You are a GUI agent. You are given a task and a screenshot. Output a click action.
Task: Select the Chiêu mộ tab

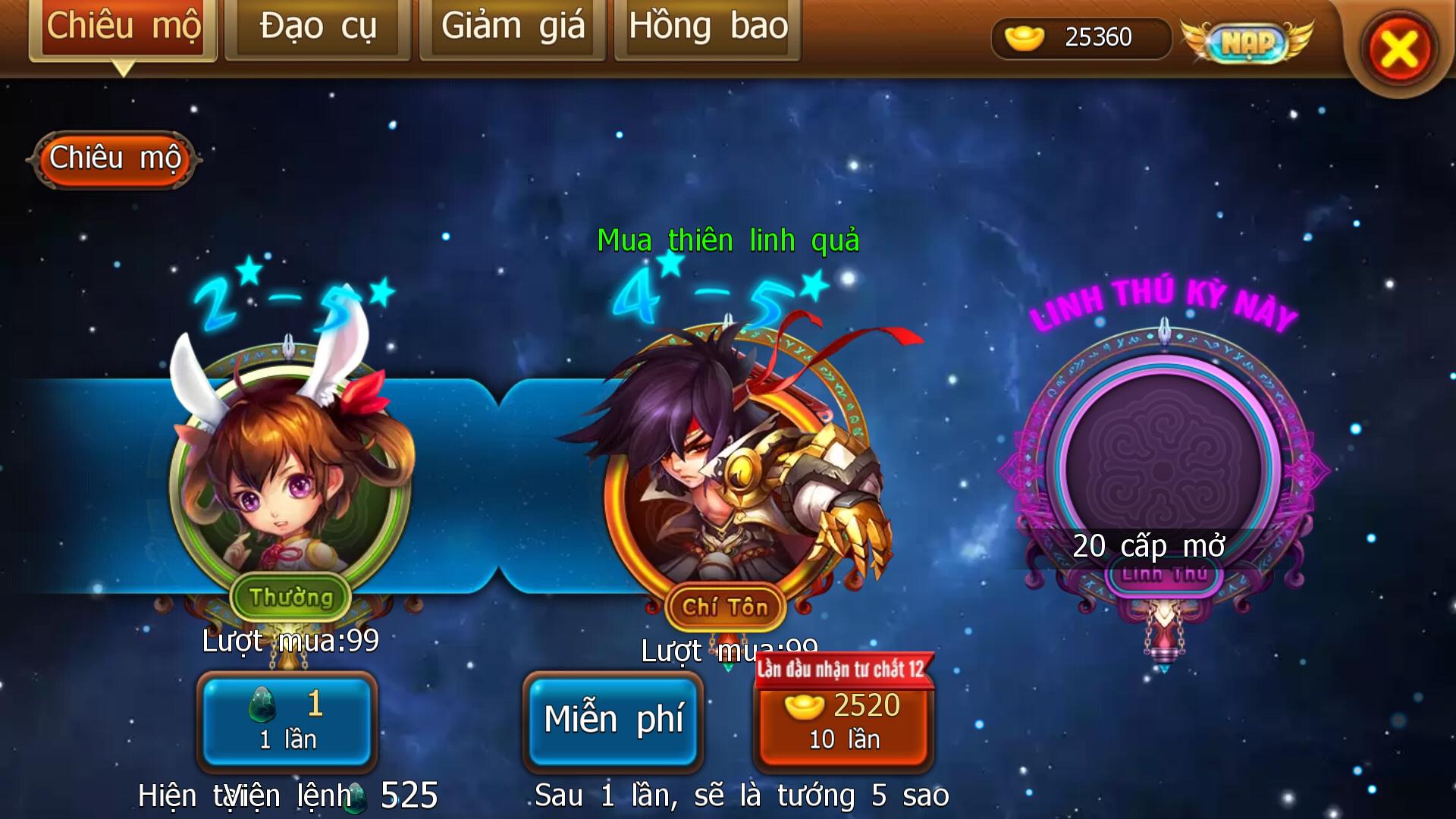click(x=124, y=27)
